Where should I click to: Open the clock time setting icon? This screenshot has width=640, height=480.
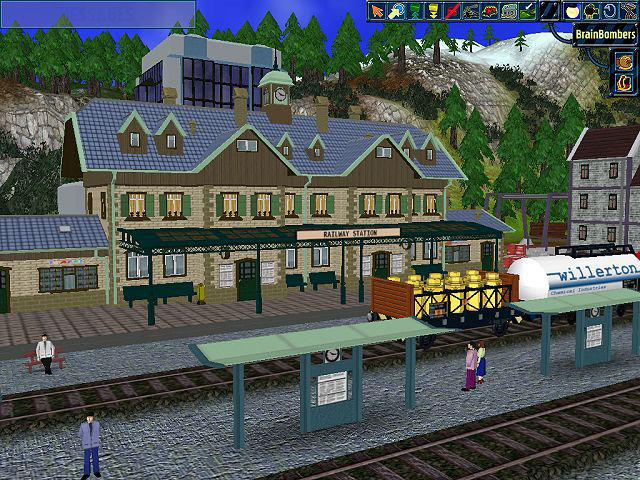pyautogui.click(x=609, y=10)
